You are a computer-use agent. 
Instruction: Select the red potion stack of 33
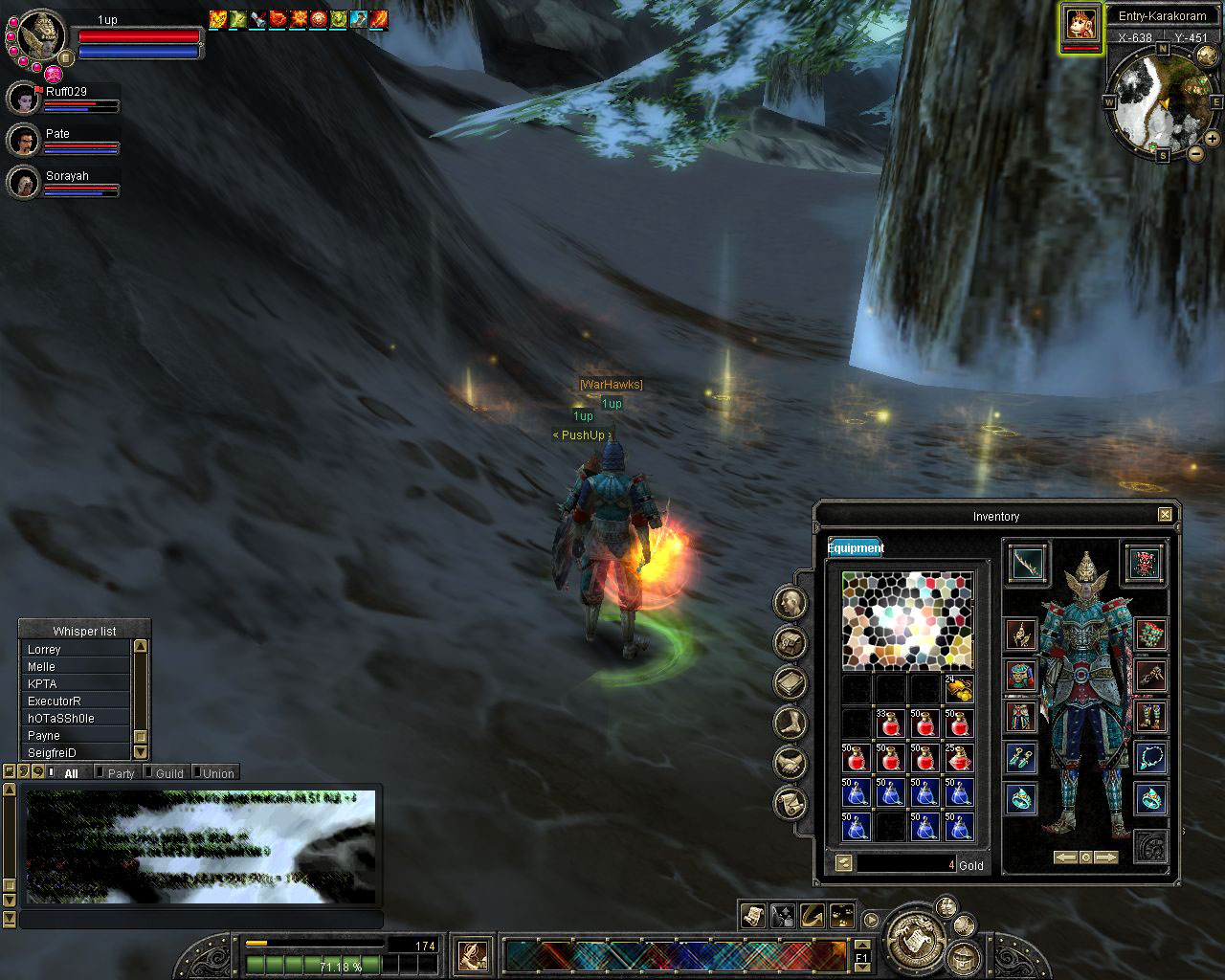(x=890, y=723)
